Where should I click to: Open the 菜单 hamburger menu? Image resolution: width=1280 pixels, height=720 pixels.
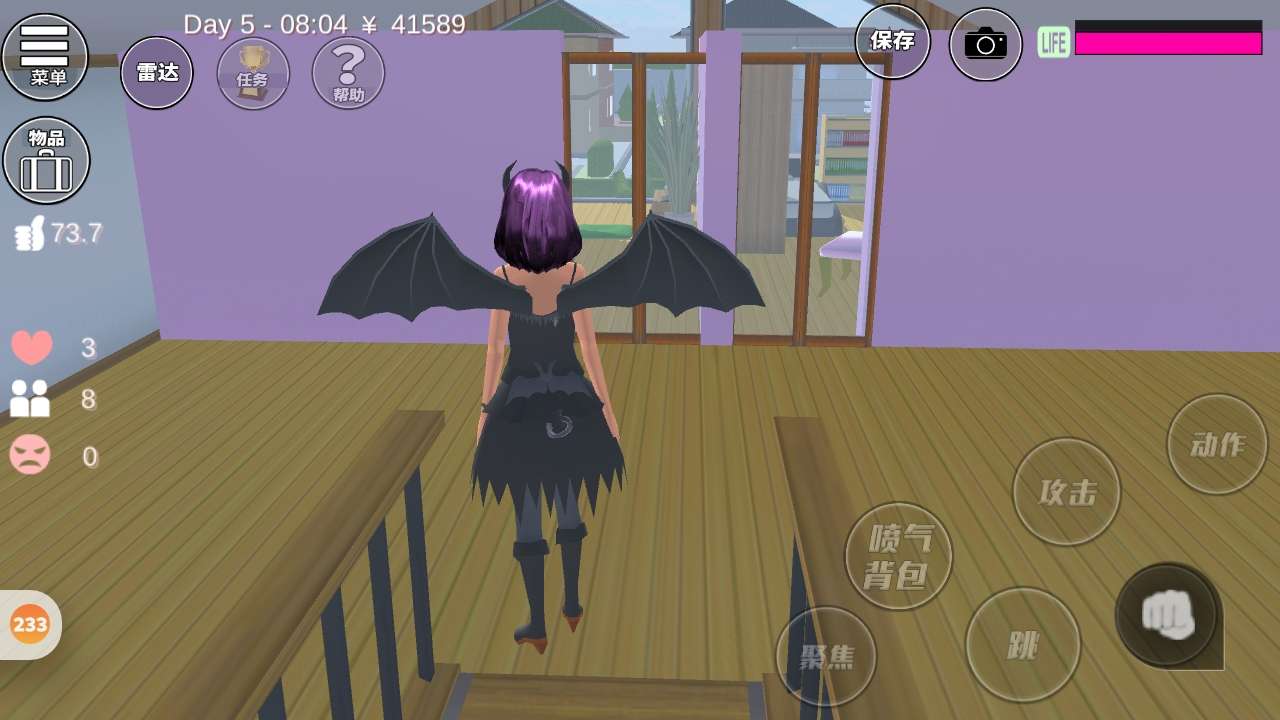[x=45, y=56]
